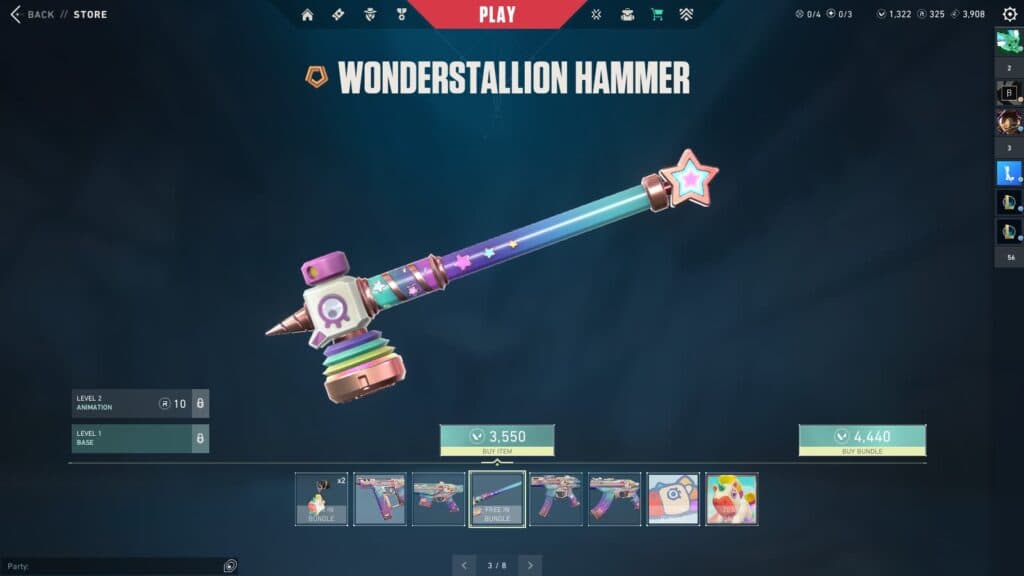
Task: Go to the next bundle item
Action: coord(530,565)
